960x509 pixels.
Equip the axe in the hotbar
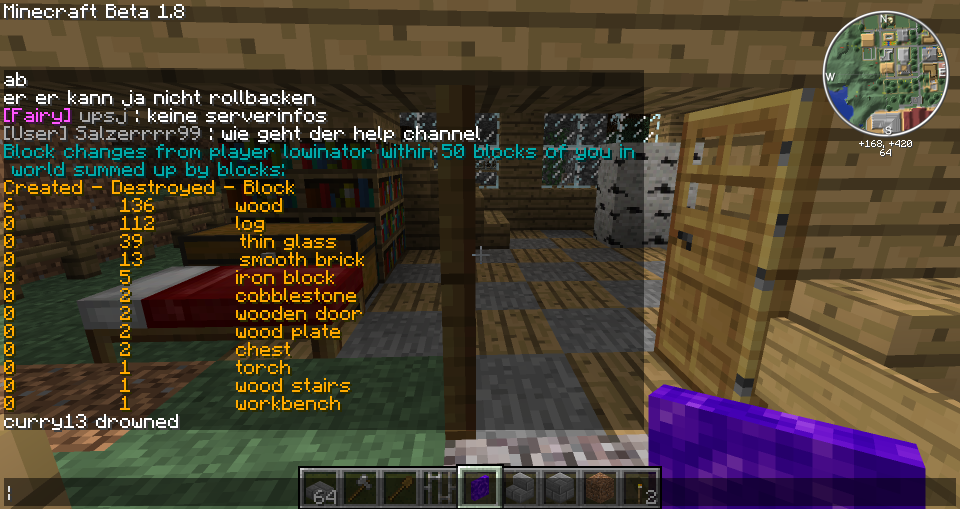click(359, 487)
